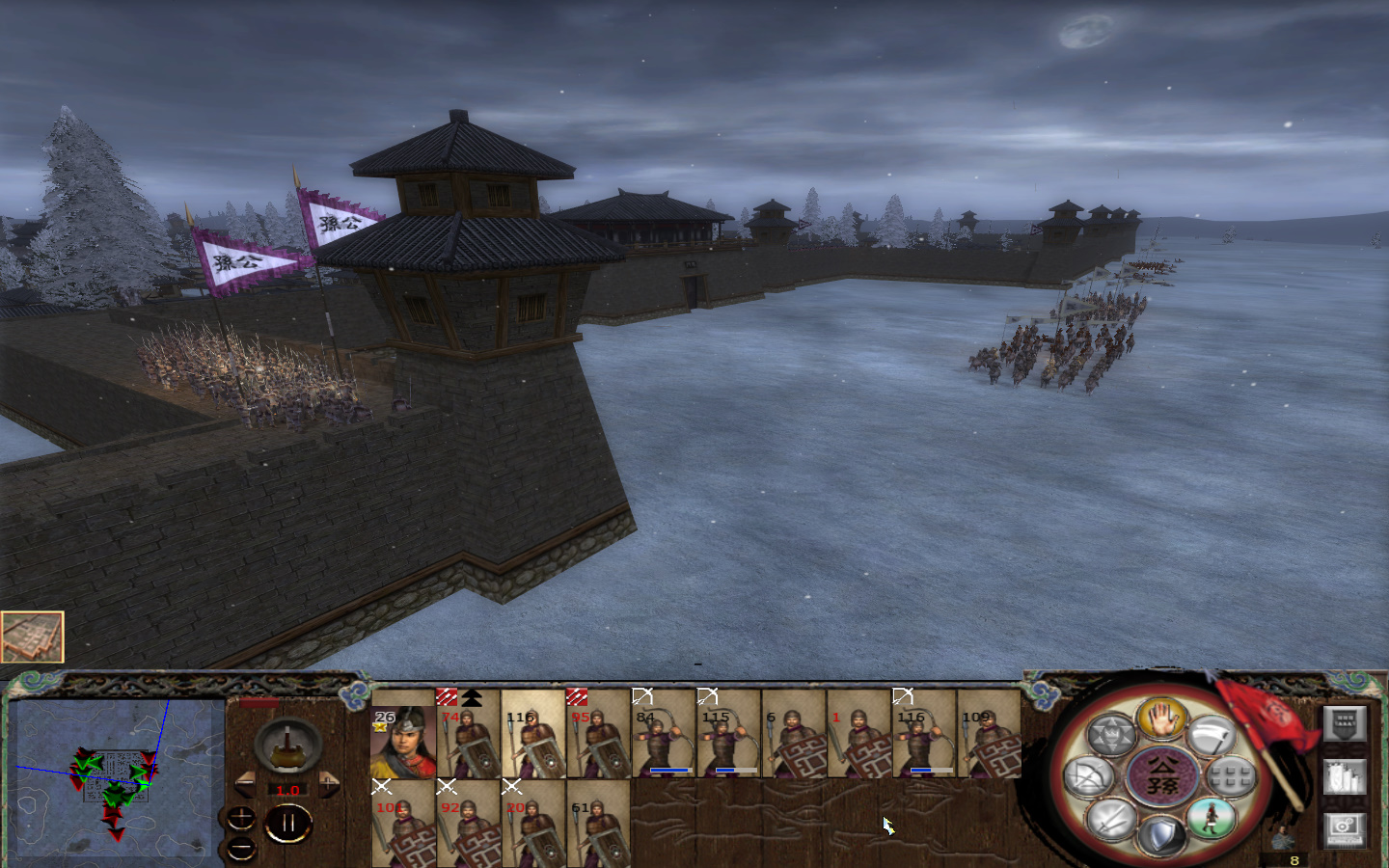The image size is (1389, 868).
Task: Open the group formations grid icon
Action: coord(1229,775)
